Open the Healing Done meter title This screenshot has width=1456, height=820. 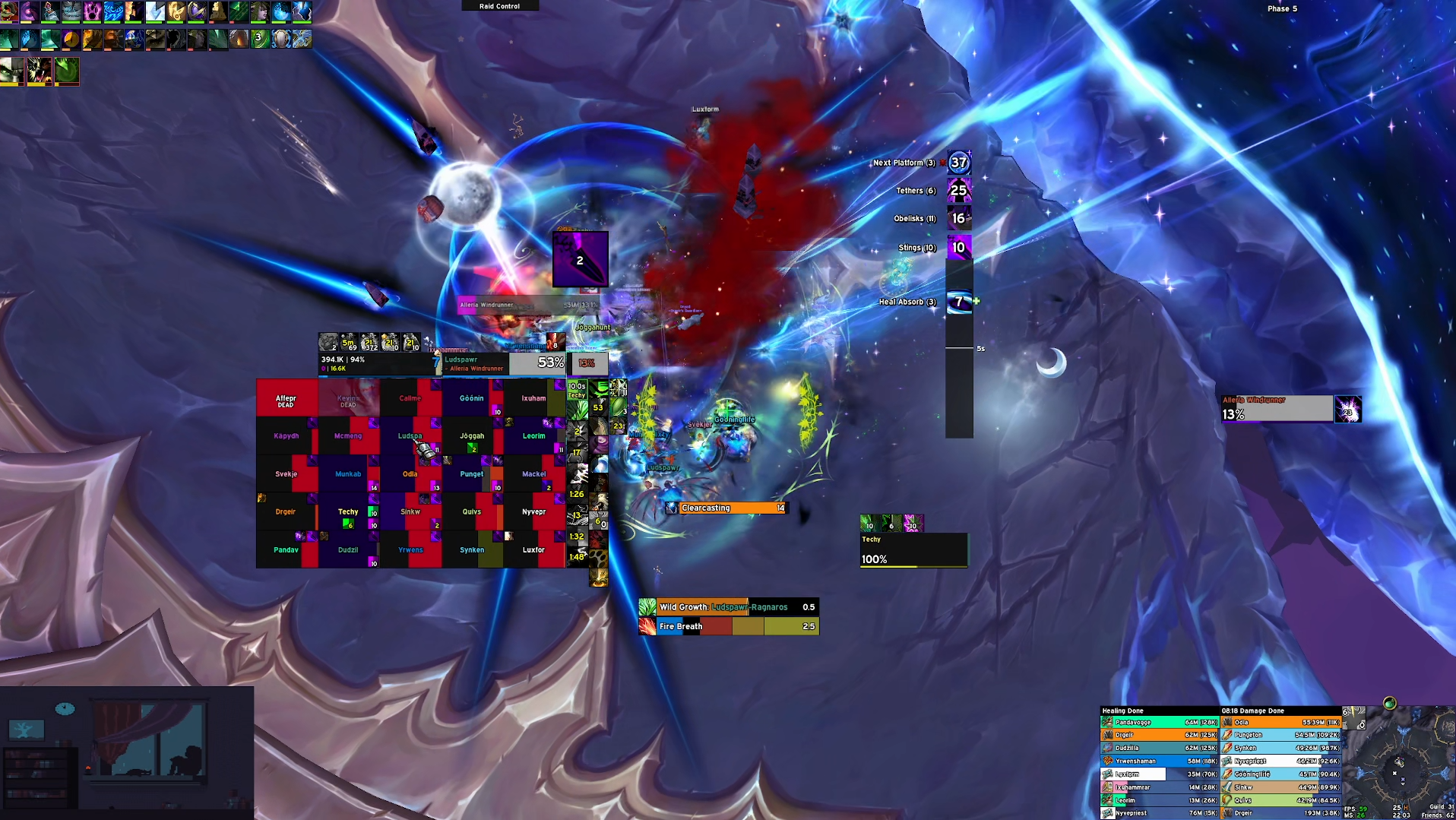[x=1123, y=711]
